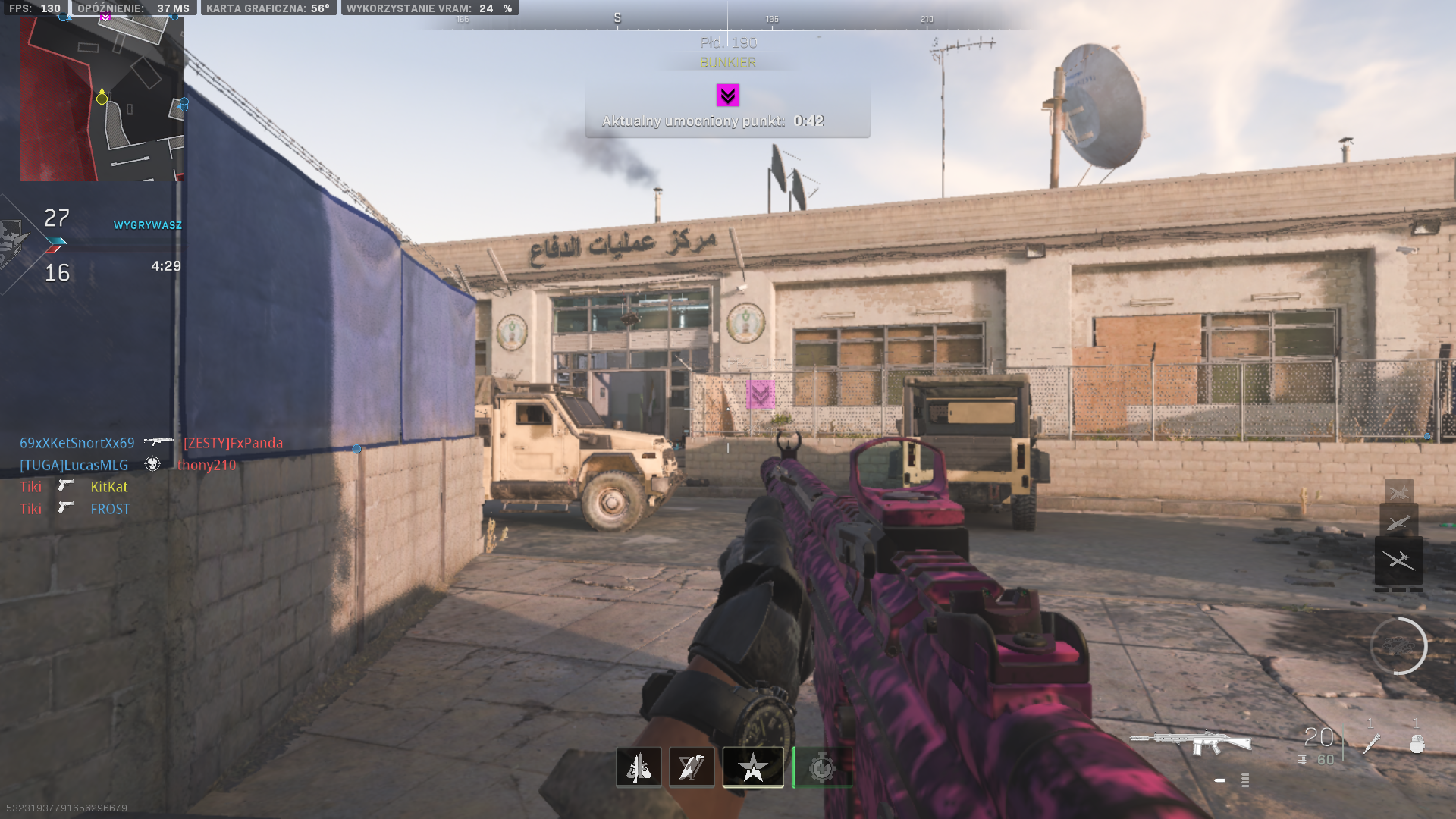Activate the drone field upgrade circle
Viewport: 1456px width, 819px height.
tap(1398, 646)
